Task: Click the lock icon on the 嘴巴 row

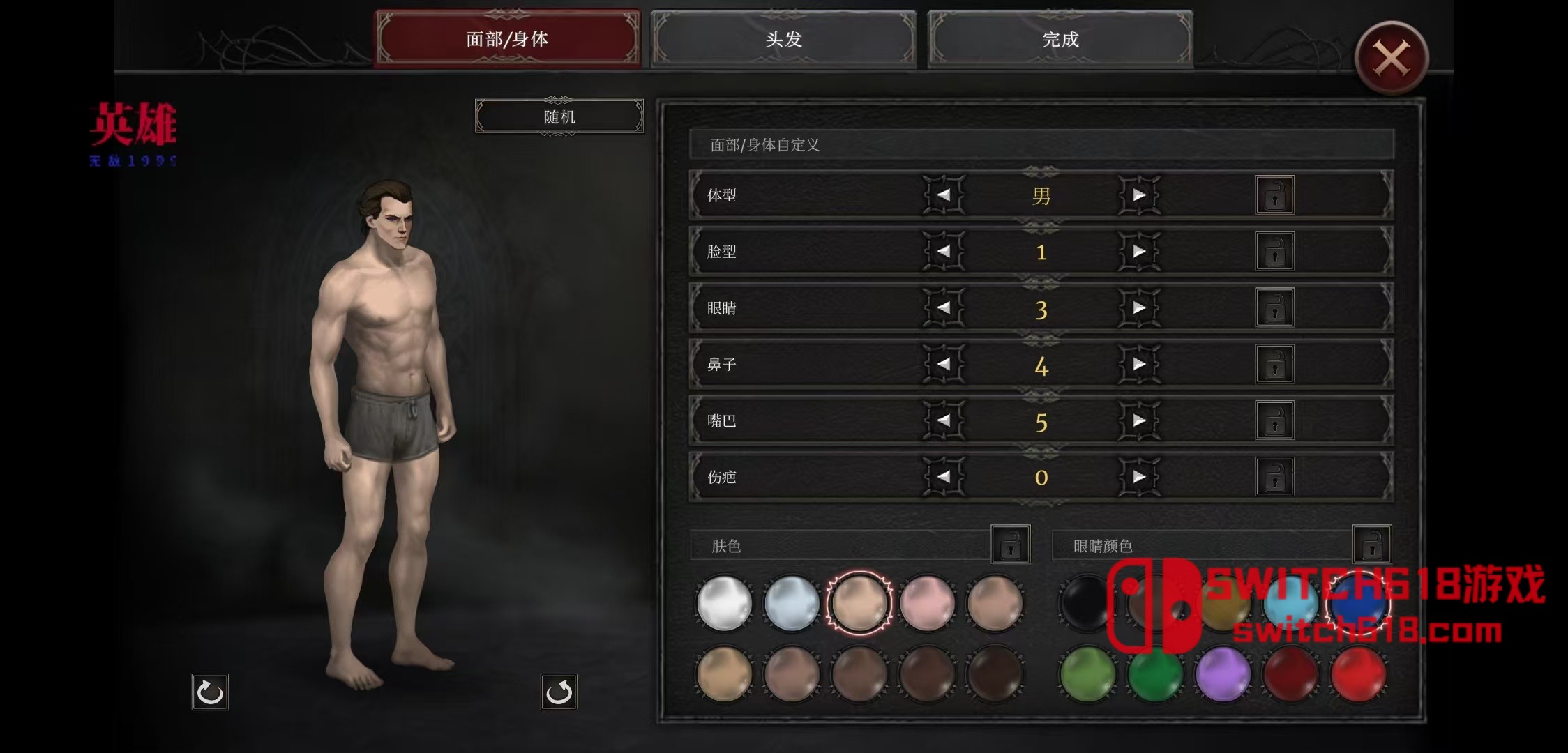Action: pos(1274,420)
